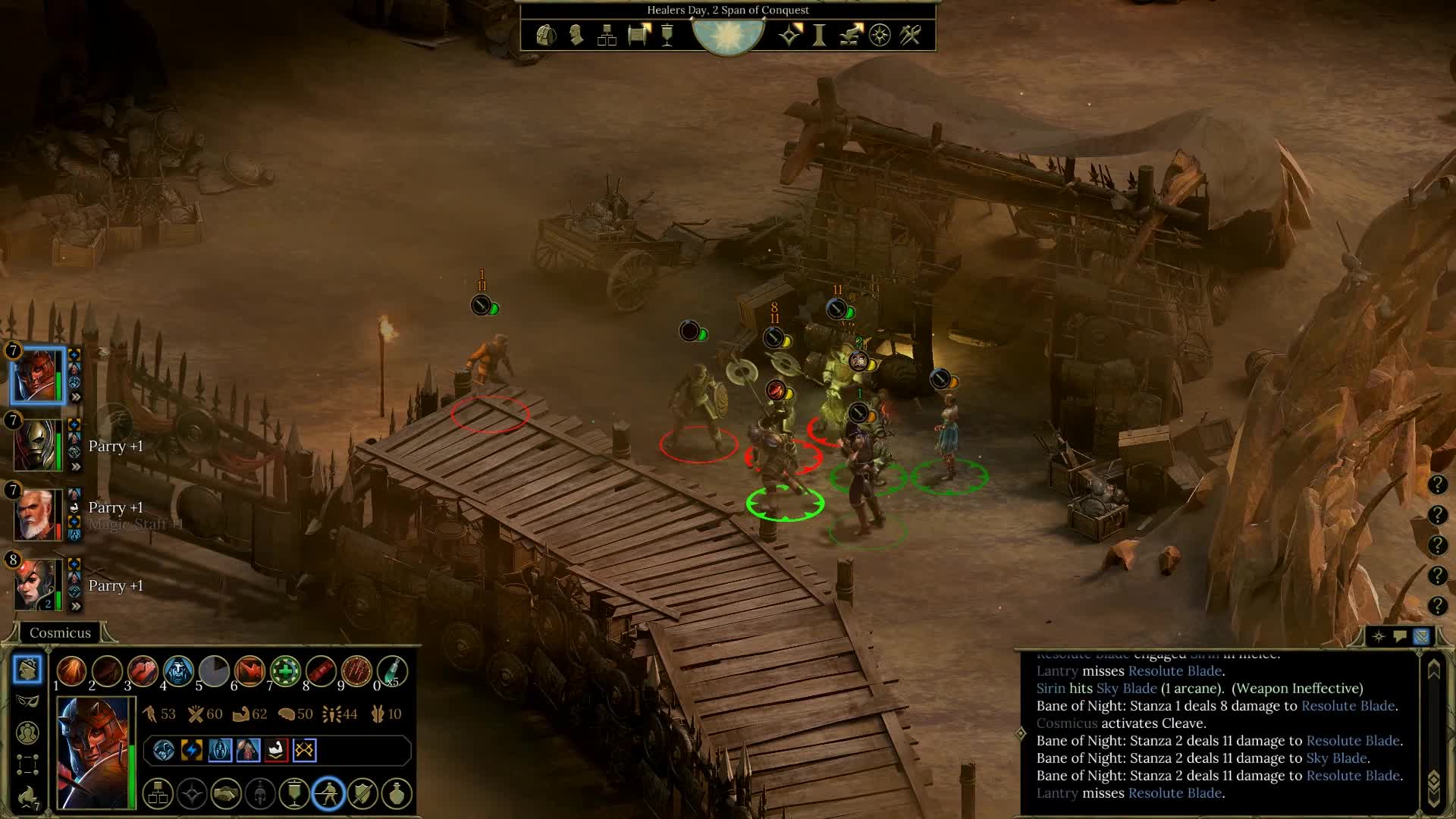Open the journal scroll icon

coord(639,35)
